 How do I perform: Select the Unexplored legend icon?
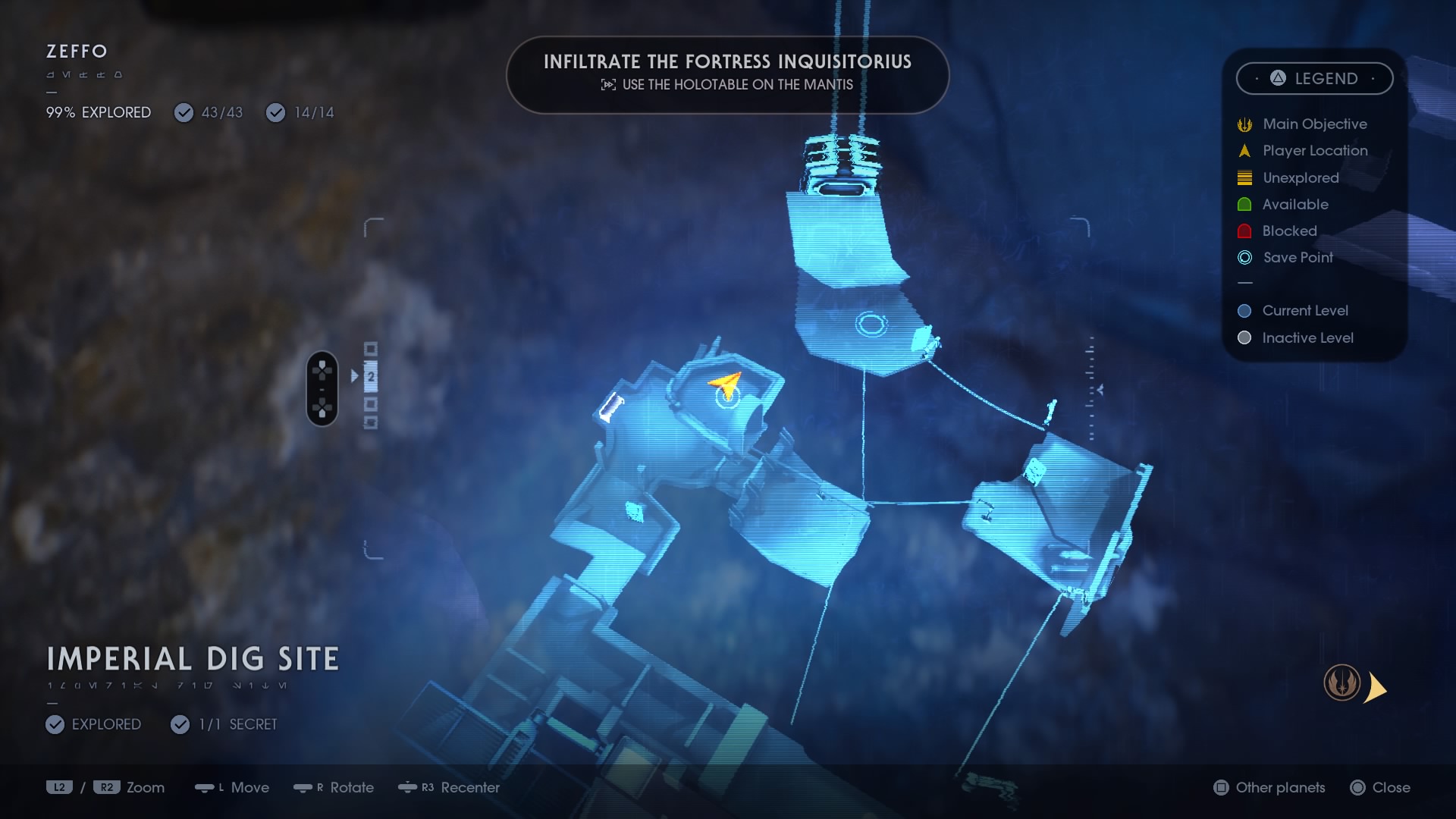pyautogui.click(x=1244, y=177)
